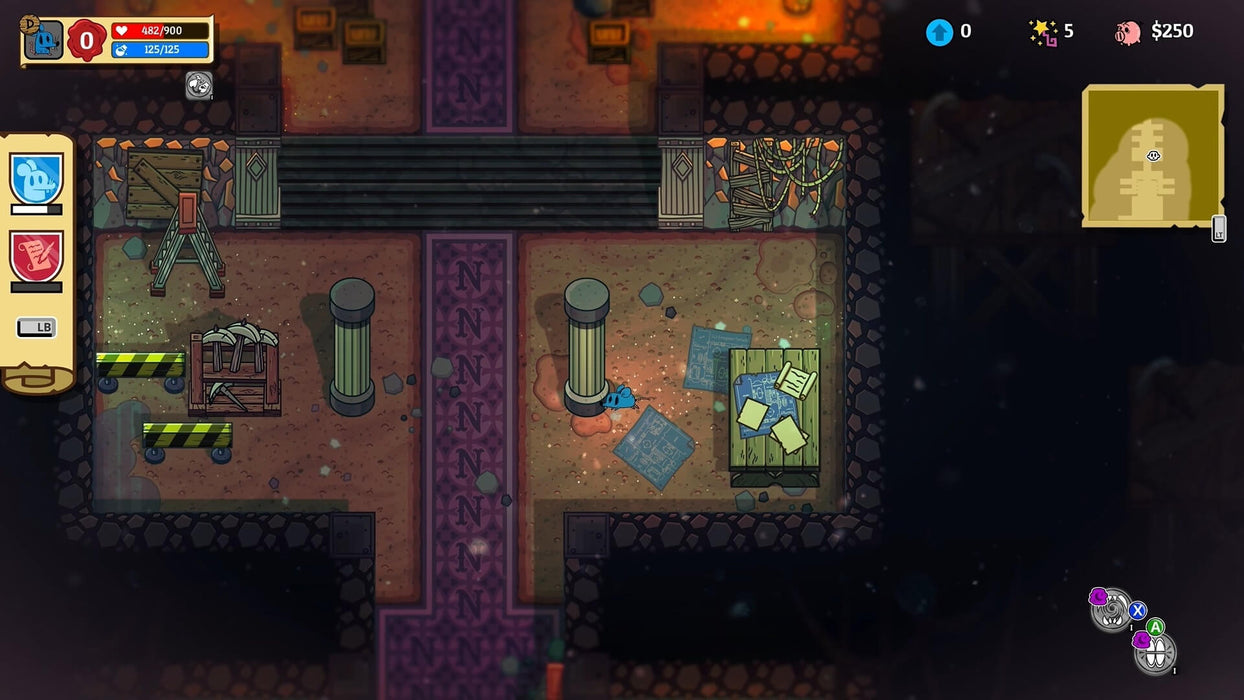Click the small grey status icon
Viewport: 1244px width, 700px height.
[199, 86]
